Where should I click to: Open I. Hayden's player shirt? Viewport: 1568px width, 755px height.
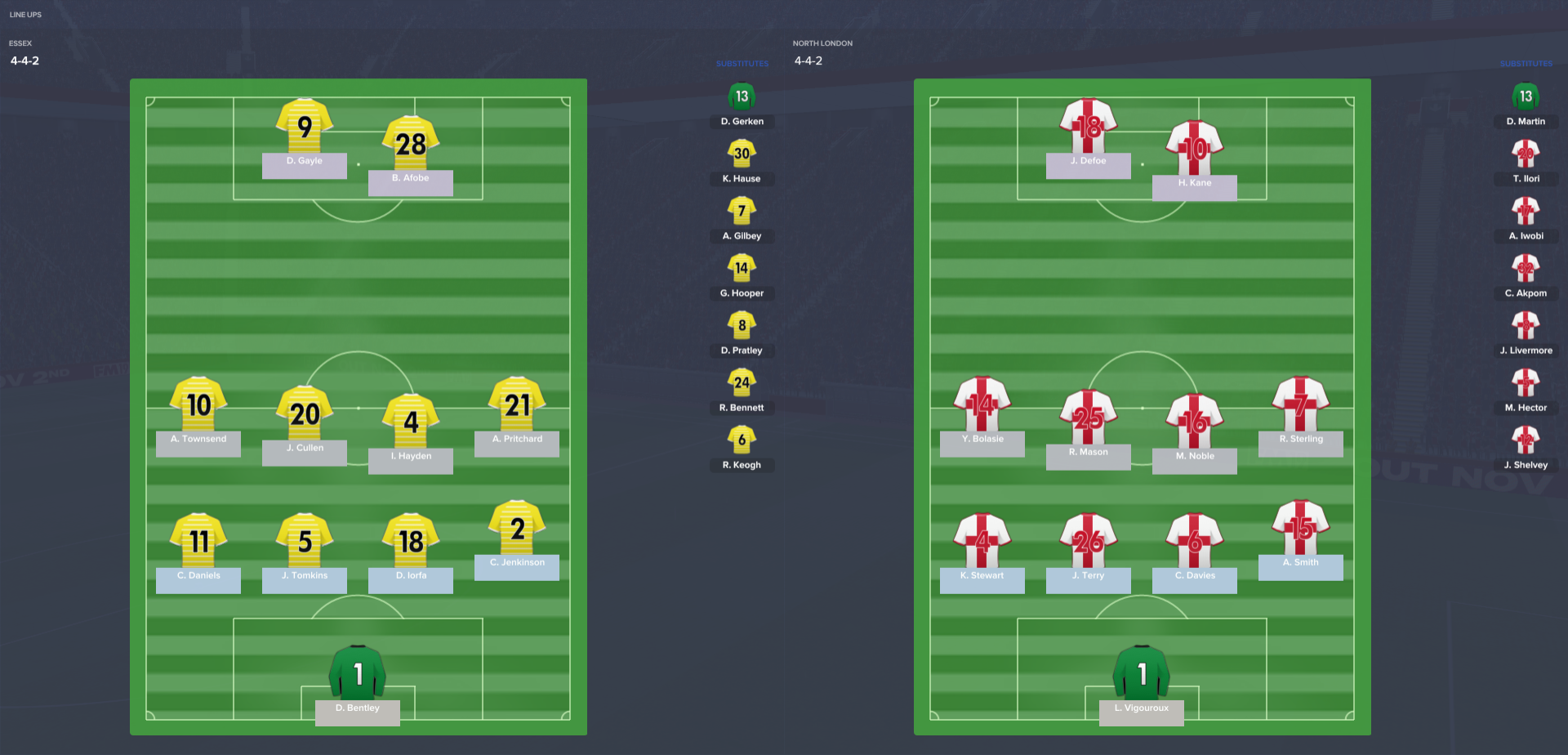click(x=411, y=422)
